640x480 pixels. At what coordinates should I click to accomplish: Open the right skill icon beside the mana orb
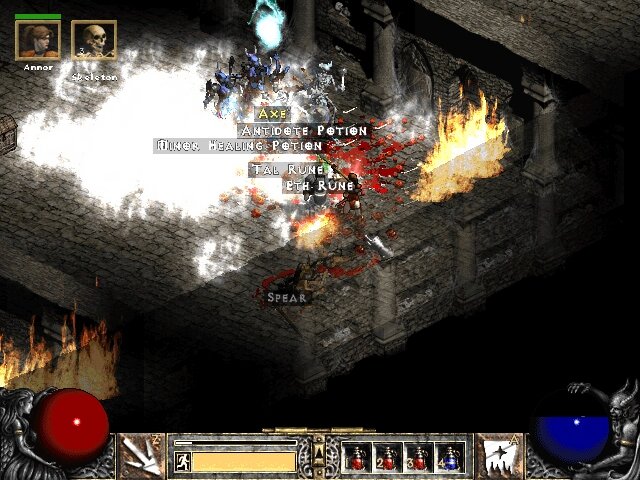(497, 456)
